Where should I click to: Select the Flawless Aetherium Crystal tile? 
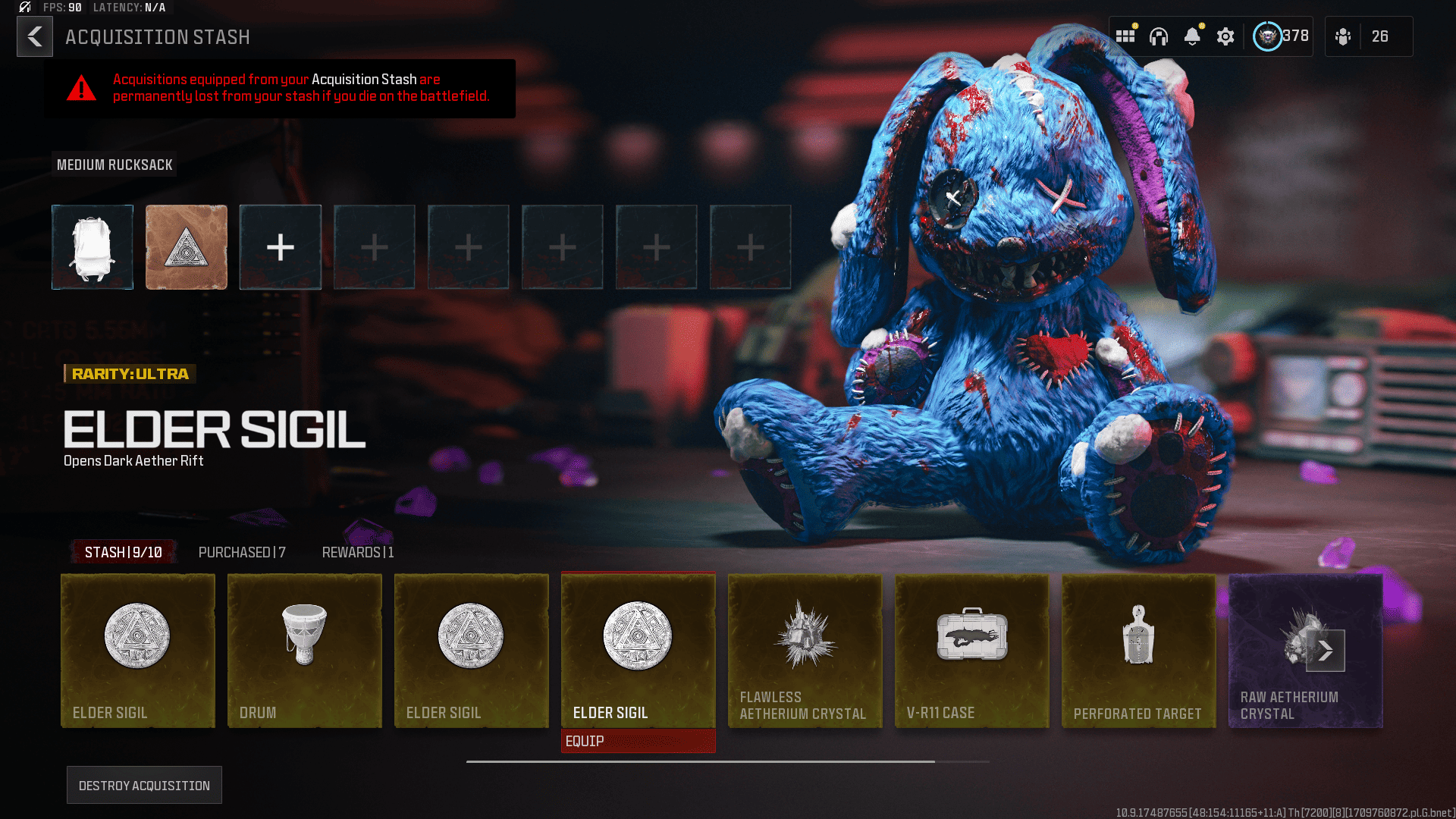point(805,651)
